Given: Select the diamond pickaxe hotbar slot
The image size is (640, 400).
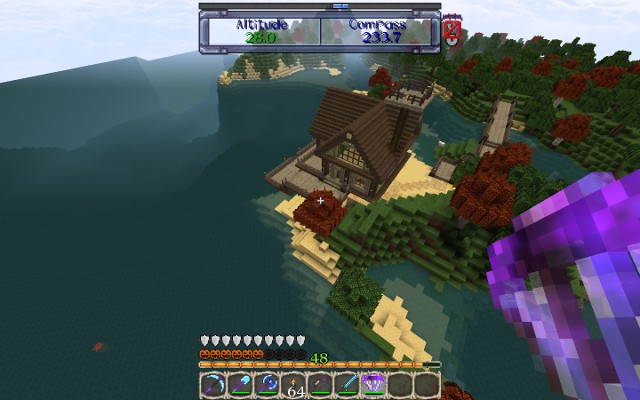Looking at the screenshot, I should [213, 385].
